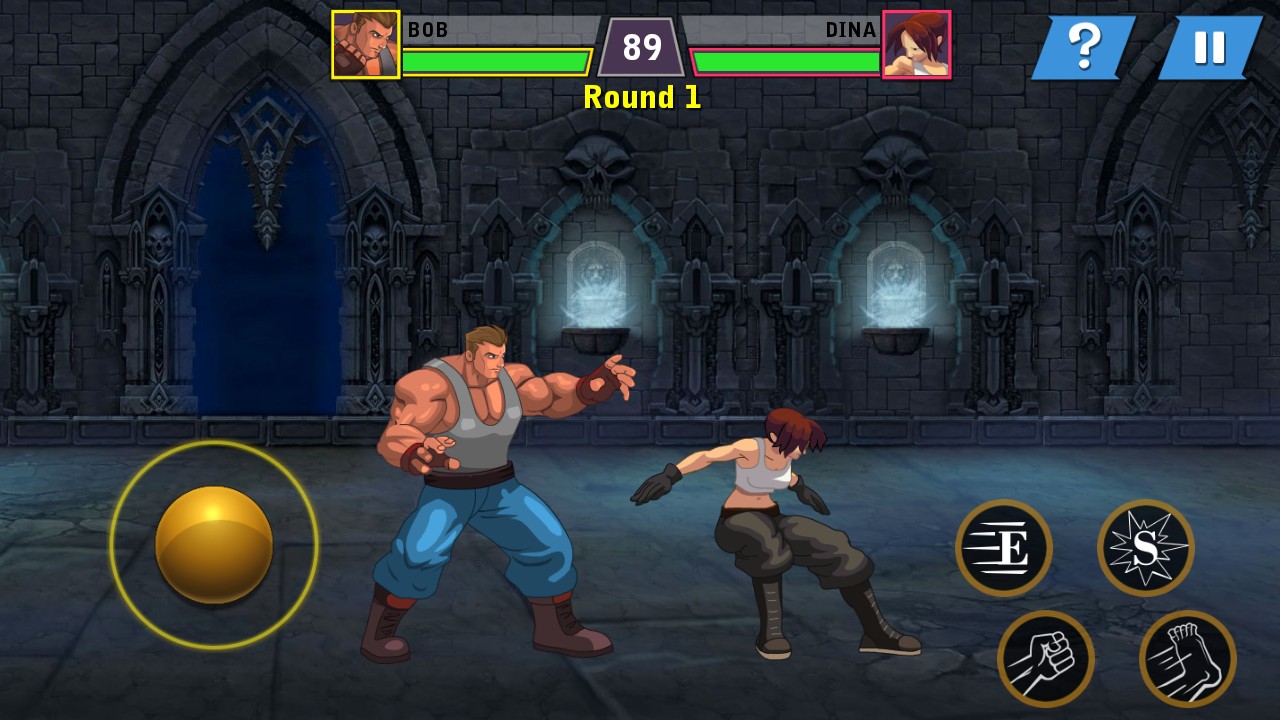This screenshot has height=720, width=1280.
Task: Click Dina's fighter portrait
Action: click(x=916, y=45)
